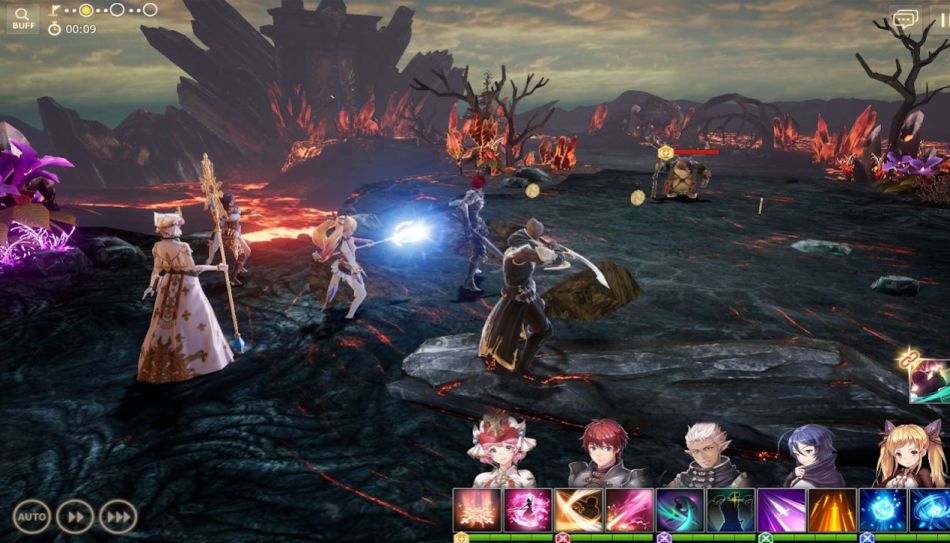The image size is (950, 543).
Task: Open the BUFF details panel
Action: [22, 19]
